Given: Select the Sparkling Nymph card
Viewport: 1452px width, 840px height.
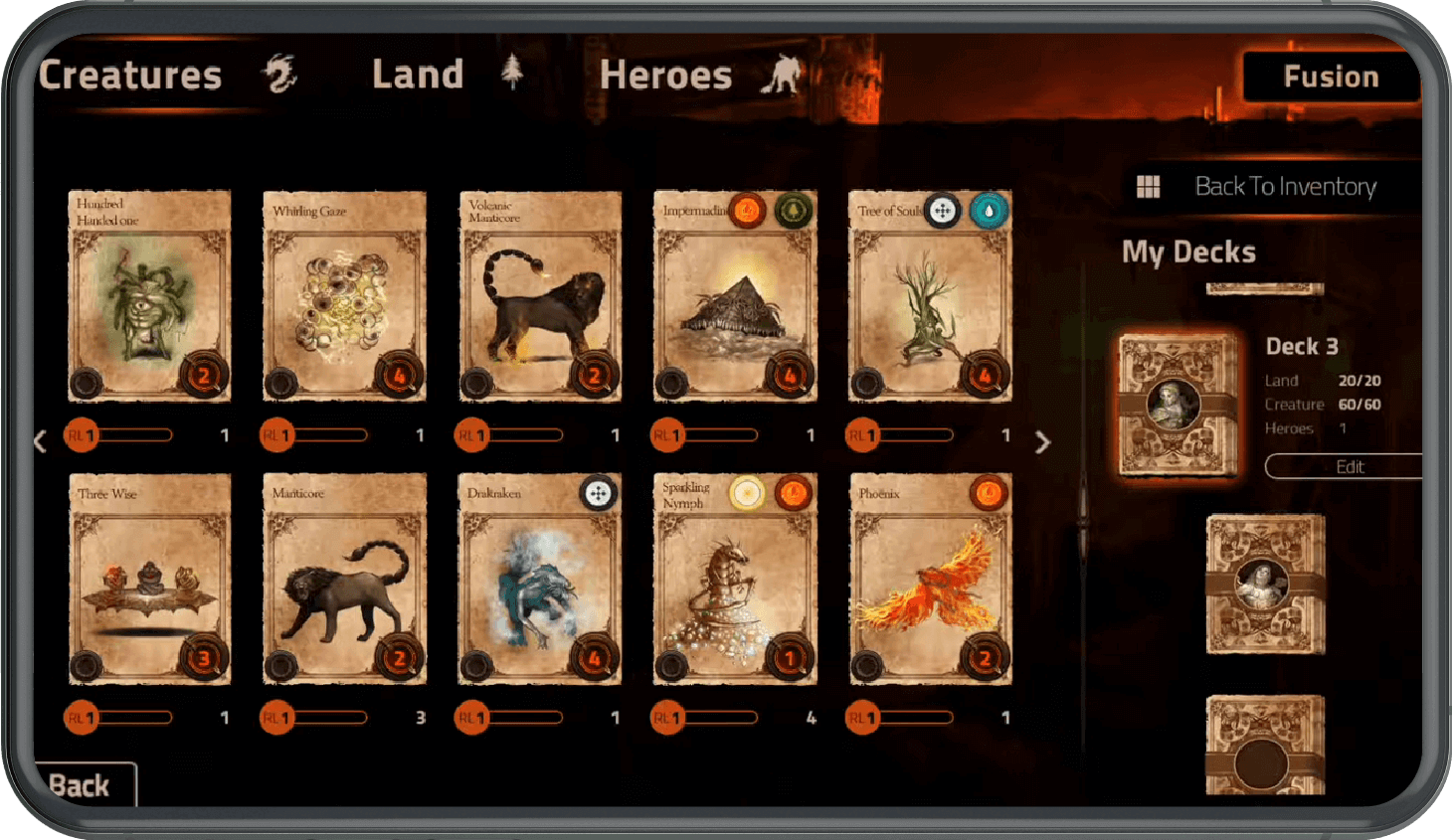Looking at the screenshot, I should [x=735, y=580].
